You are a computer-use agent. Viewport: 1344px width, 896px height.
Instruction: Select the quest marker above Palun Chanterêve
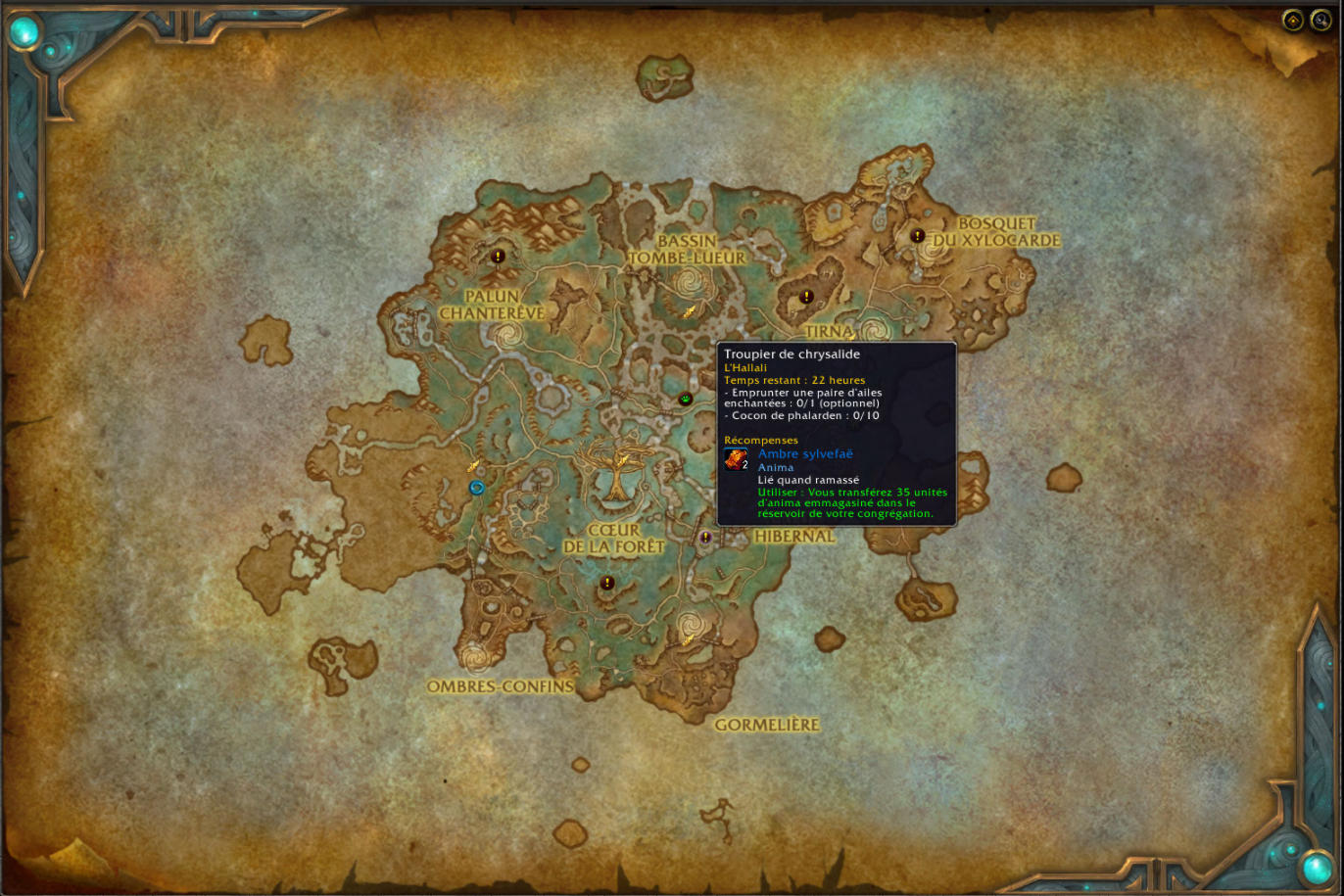[x=498, y=257]
